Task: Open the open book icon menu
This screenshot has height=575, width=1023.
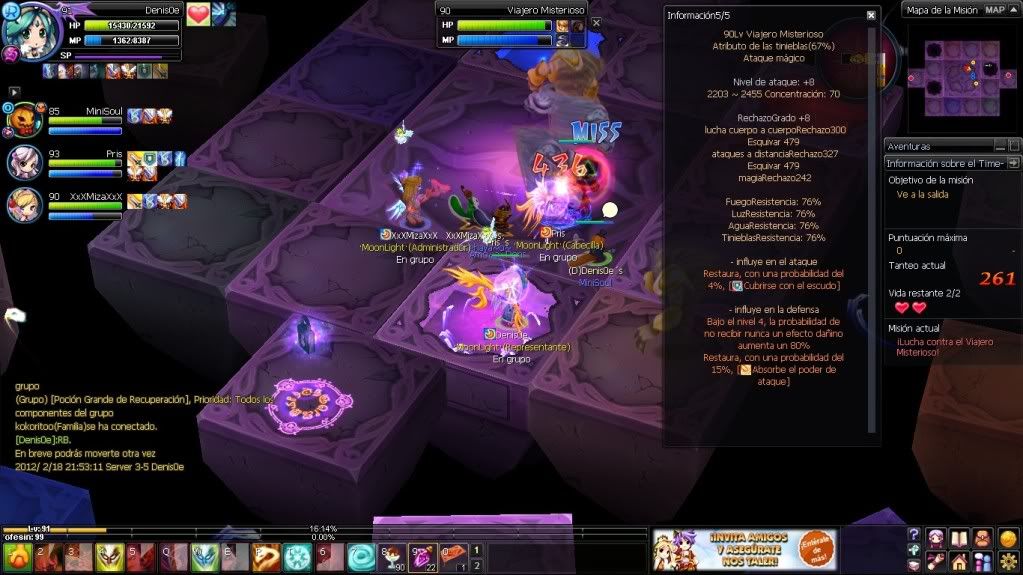Action: click(959, 537)
